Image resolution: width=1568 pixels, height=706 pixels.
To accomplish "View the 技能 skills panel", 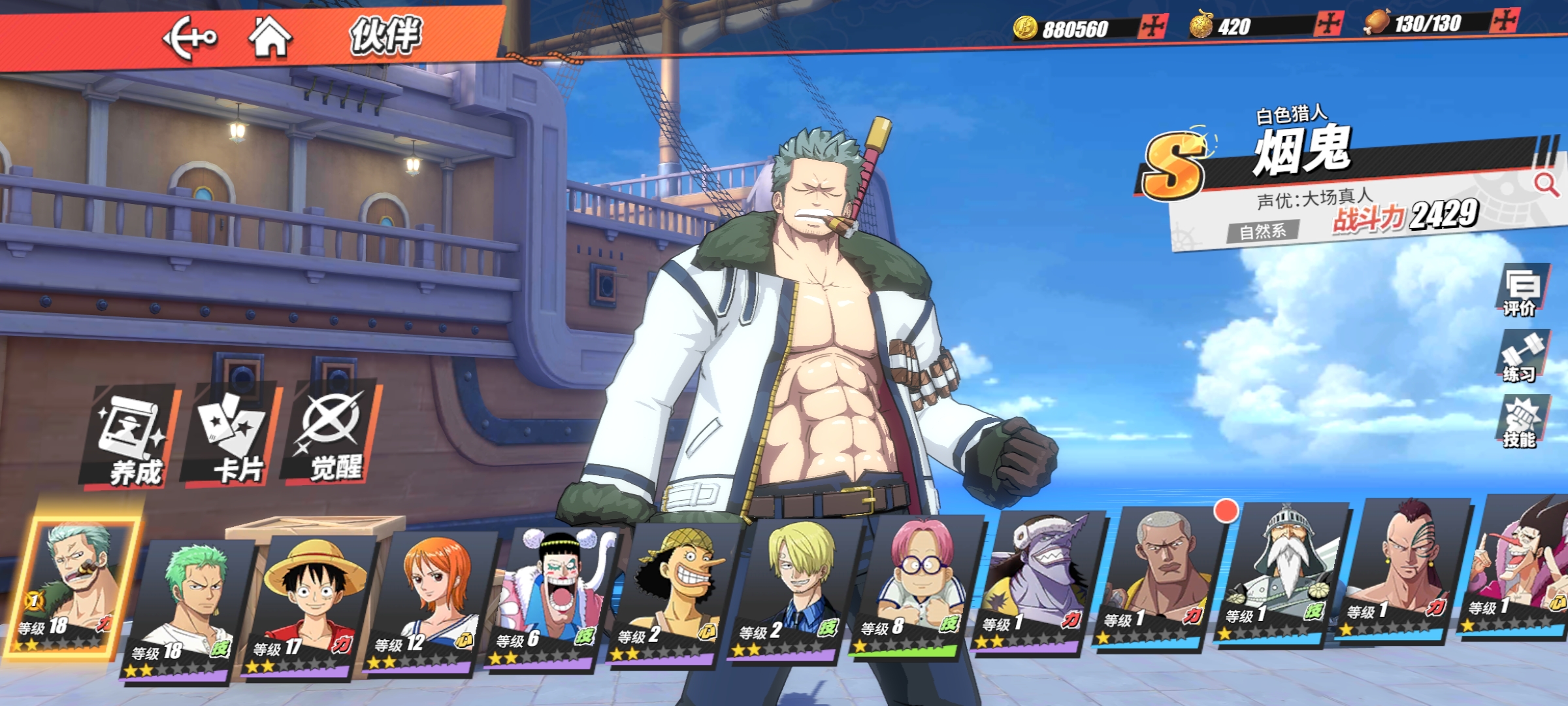I will tap(1519, 423).
